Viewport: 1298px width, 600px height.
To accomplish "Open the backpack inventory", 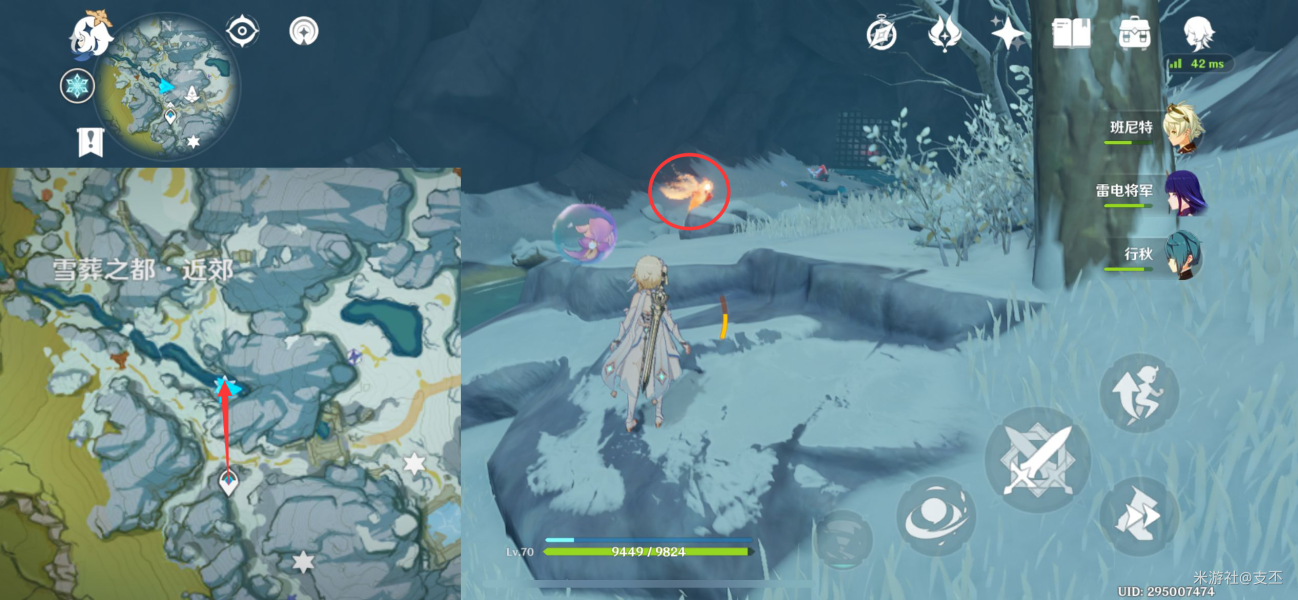I will pyautogui.click(x=1134, y=34).
